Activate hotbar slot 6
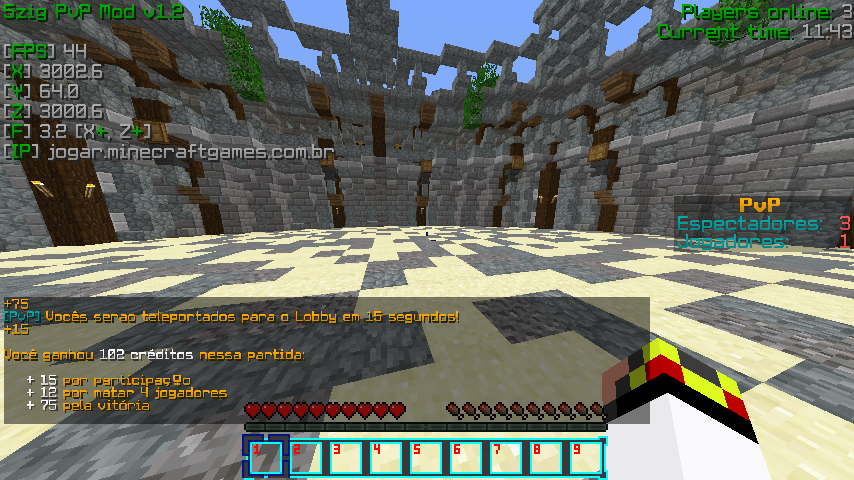Image resolution: width=854 pixels, height=480 pixels. point(466,457)
